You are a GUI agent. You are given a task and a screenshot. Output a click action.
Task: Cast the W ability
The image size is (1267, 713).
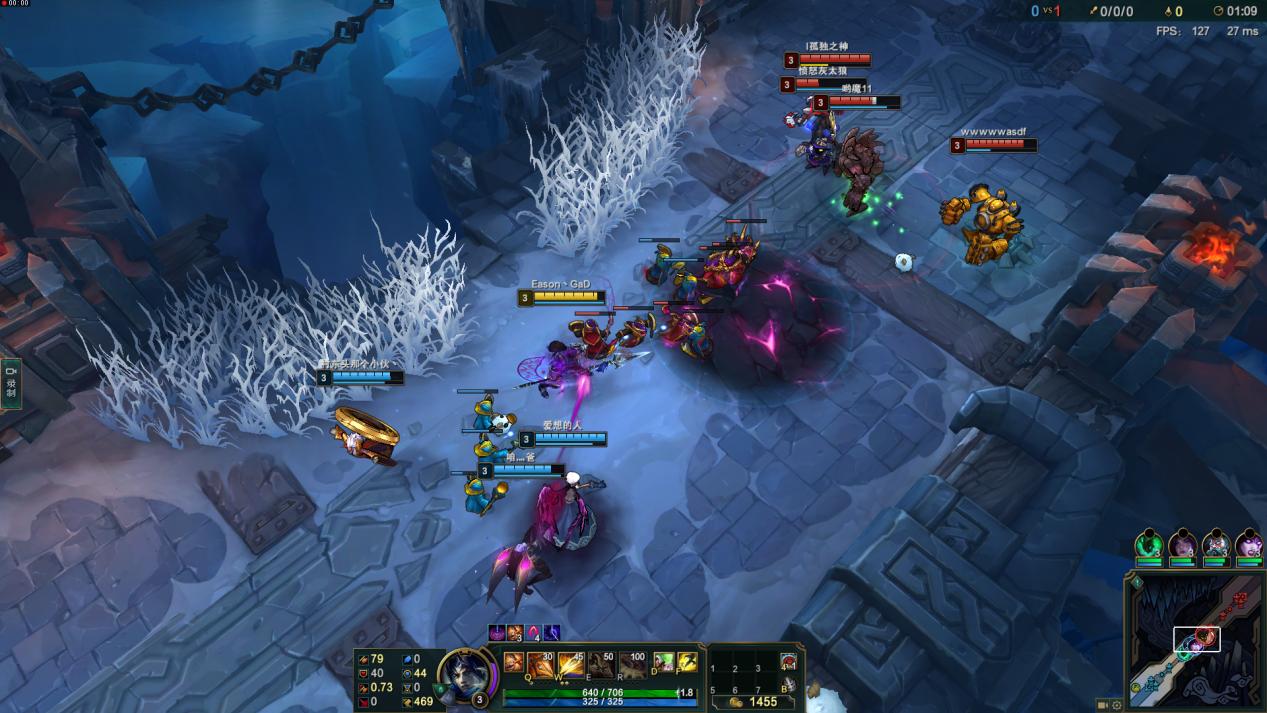pos(572,664)
